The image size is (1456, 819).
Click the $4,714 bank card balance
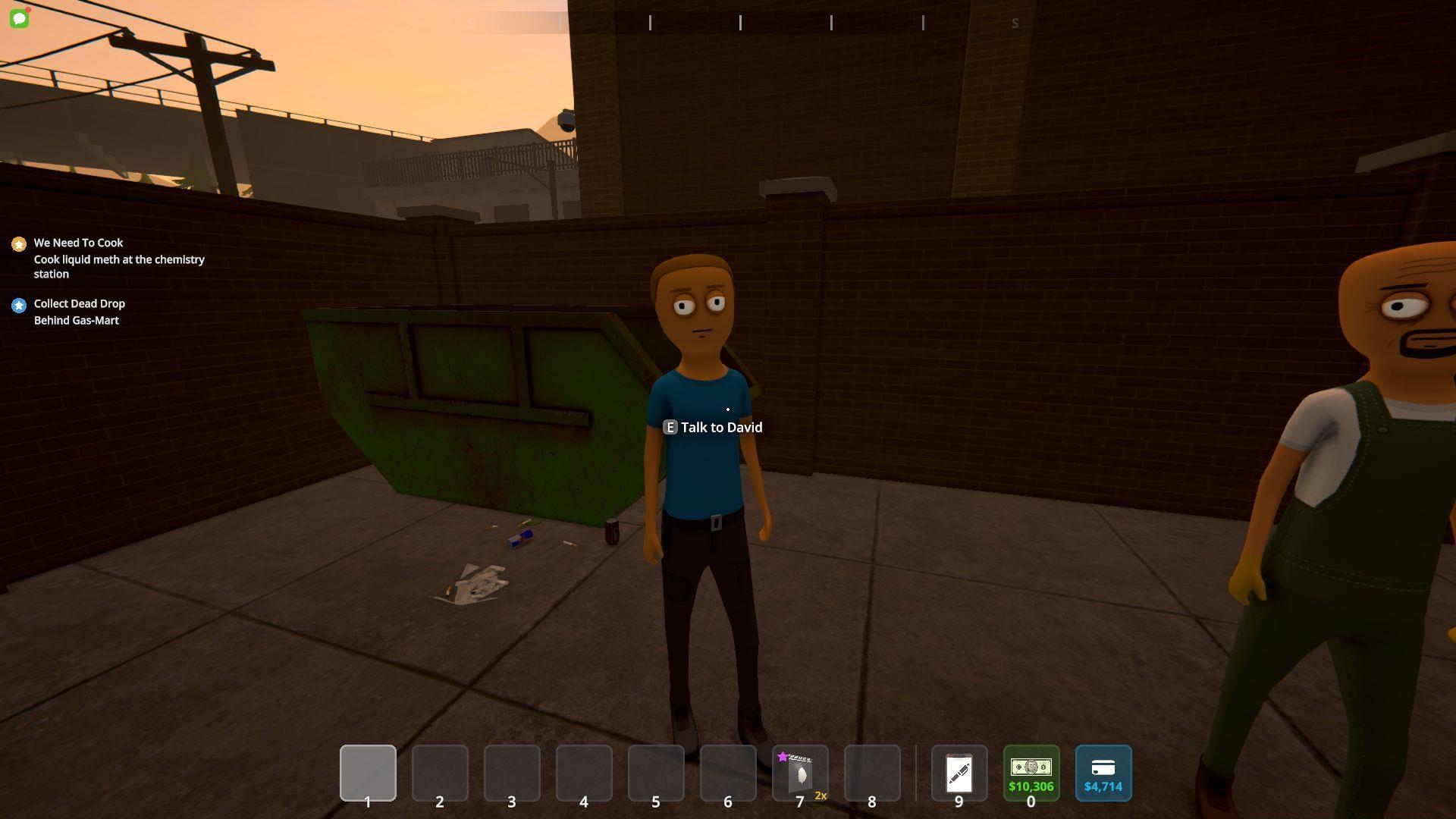[1103, 773]
